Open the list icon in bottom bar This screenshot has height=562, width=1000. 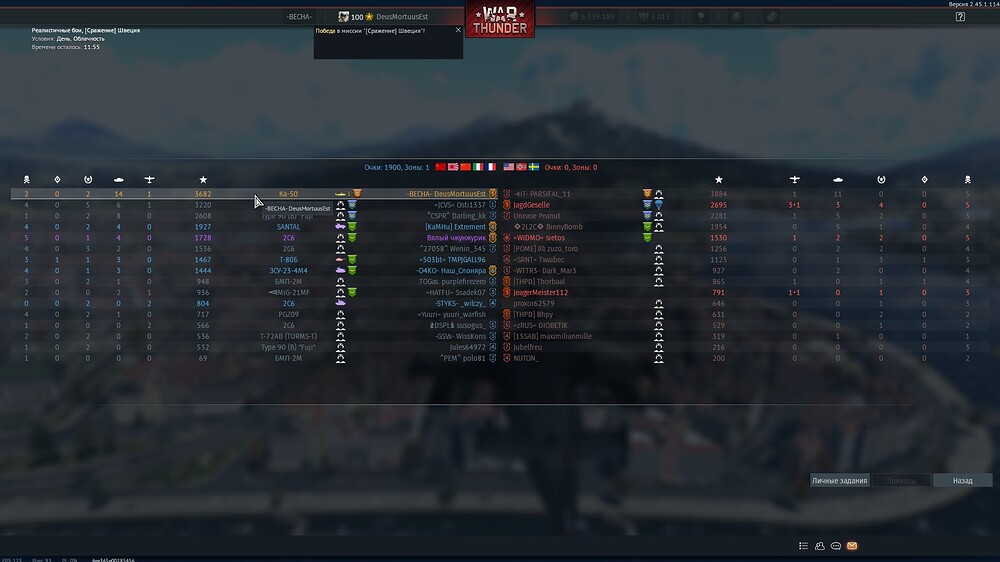click(x=803, y=546)
